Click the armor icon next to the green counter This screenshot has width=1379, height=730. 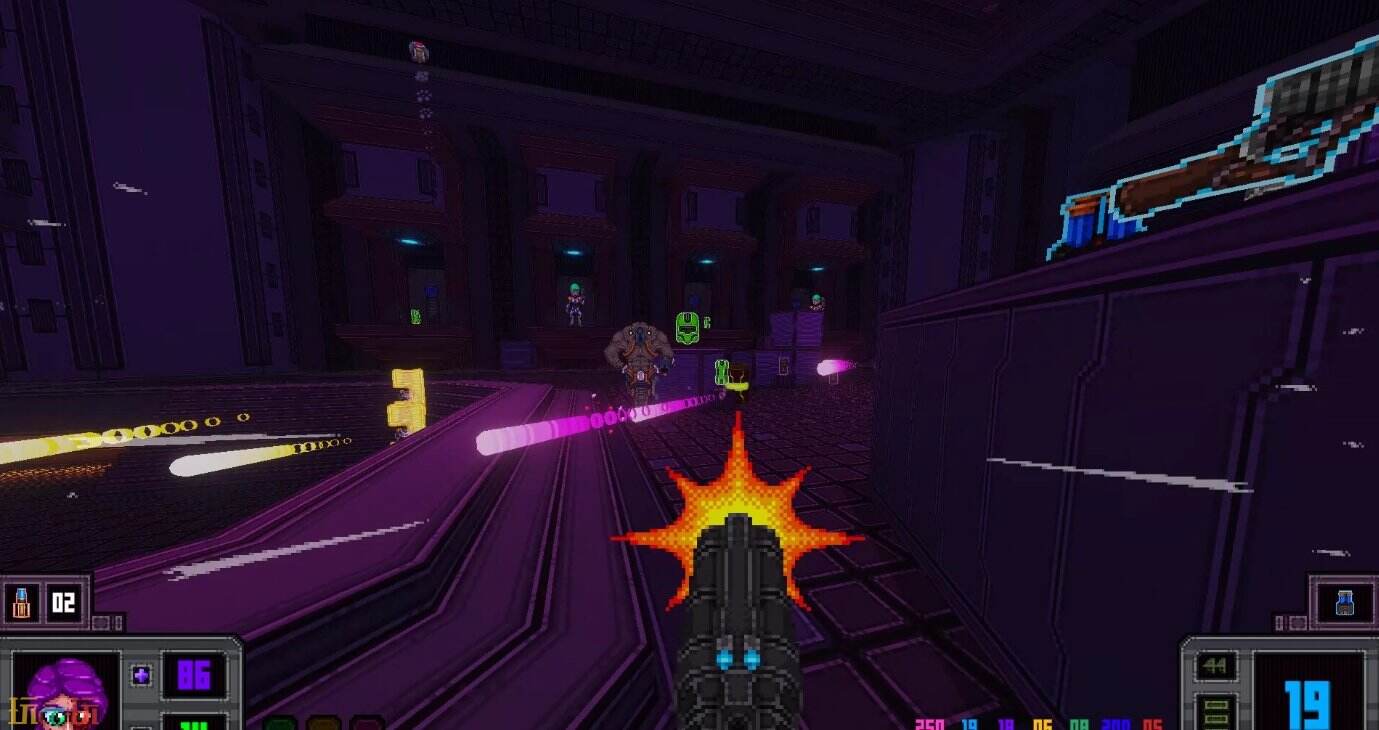click(140, 726)
